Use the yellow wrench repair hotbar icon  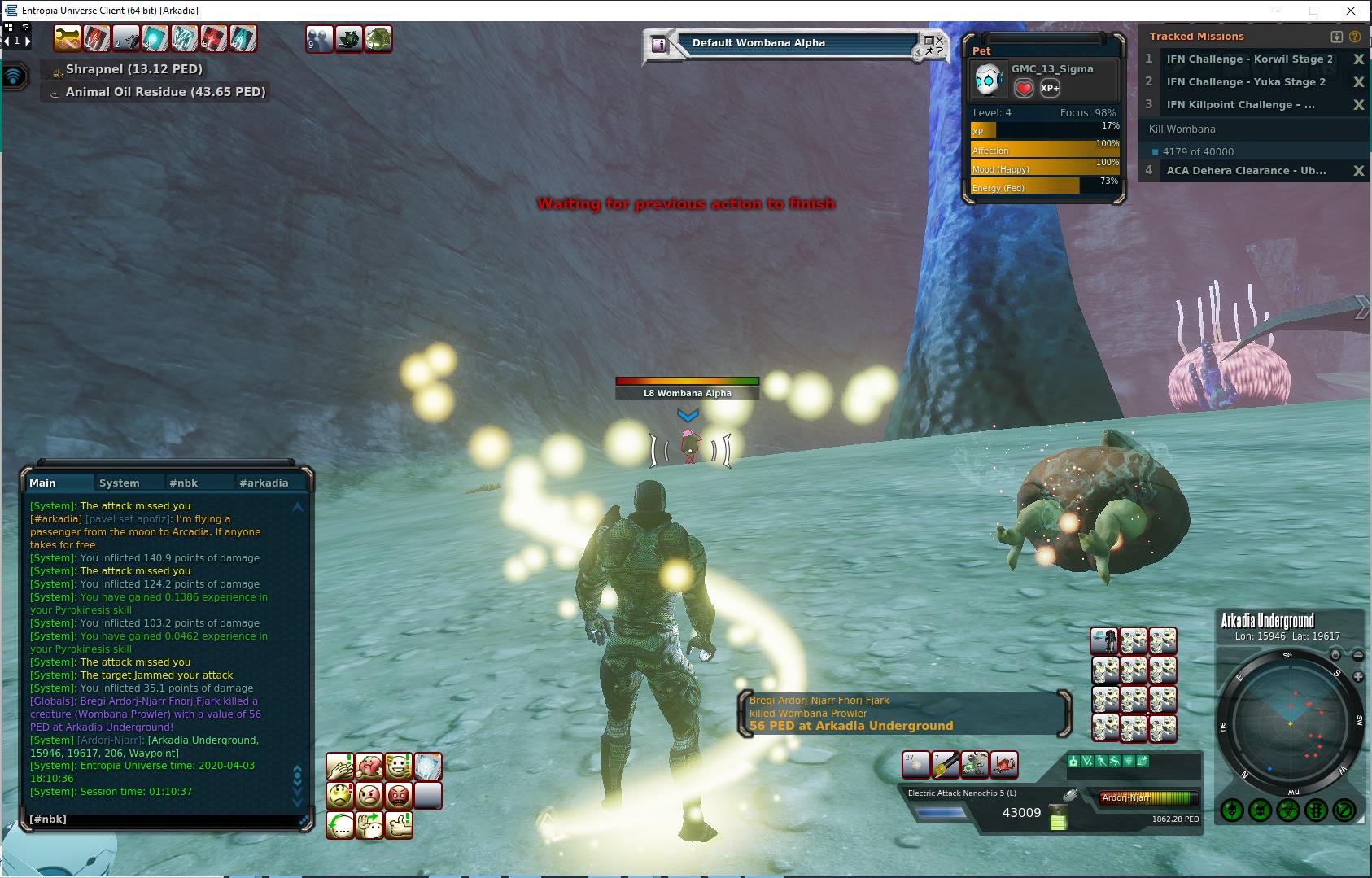(x=67, y=39)
